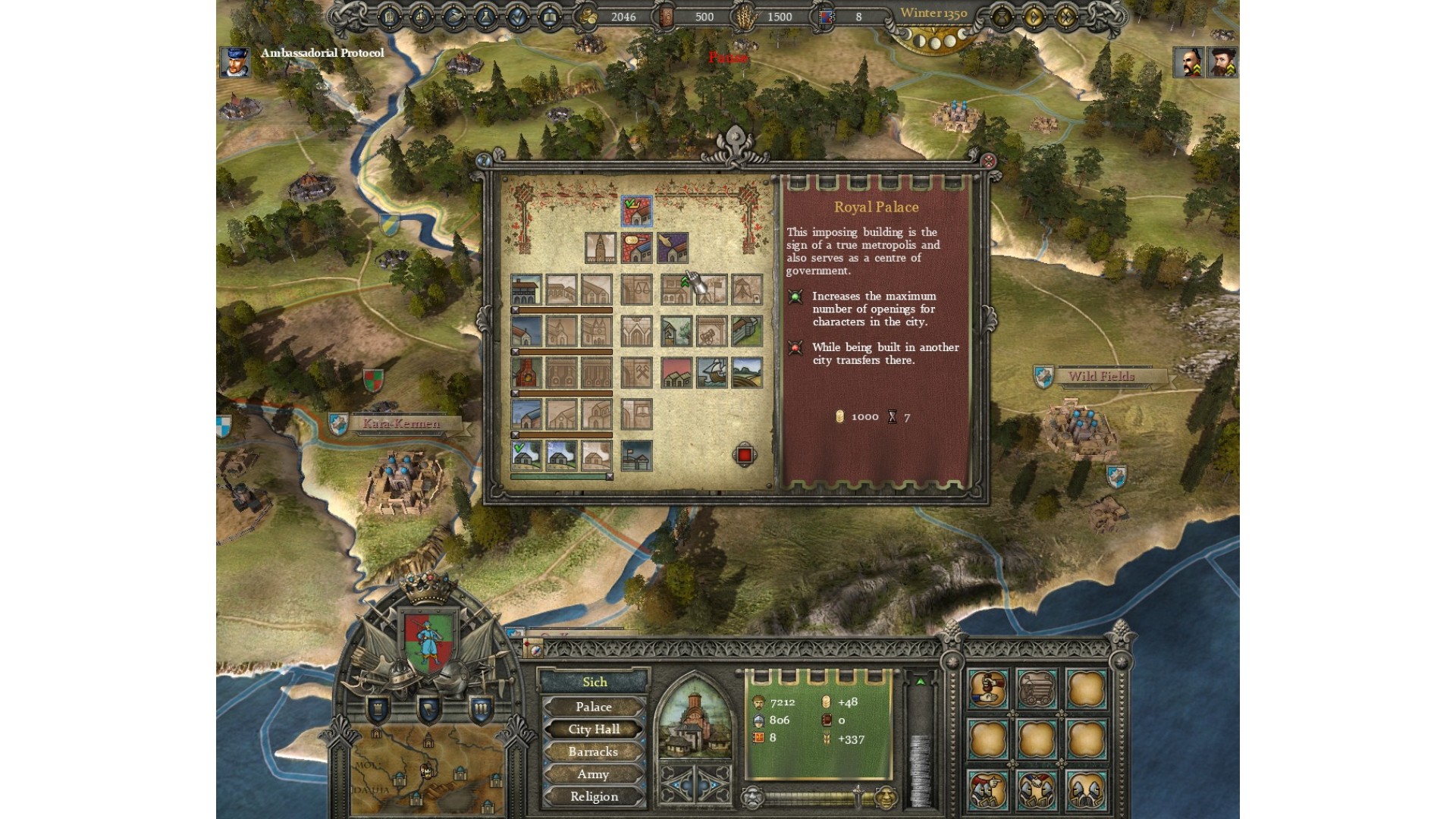Choose the clock tower building icon
This screenshot has width=1456, height=819.
[601, 247]
